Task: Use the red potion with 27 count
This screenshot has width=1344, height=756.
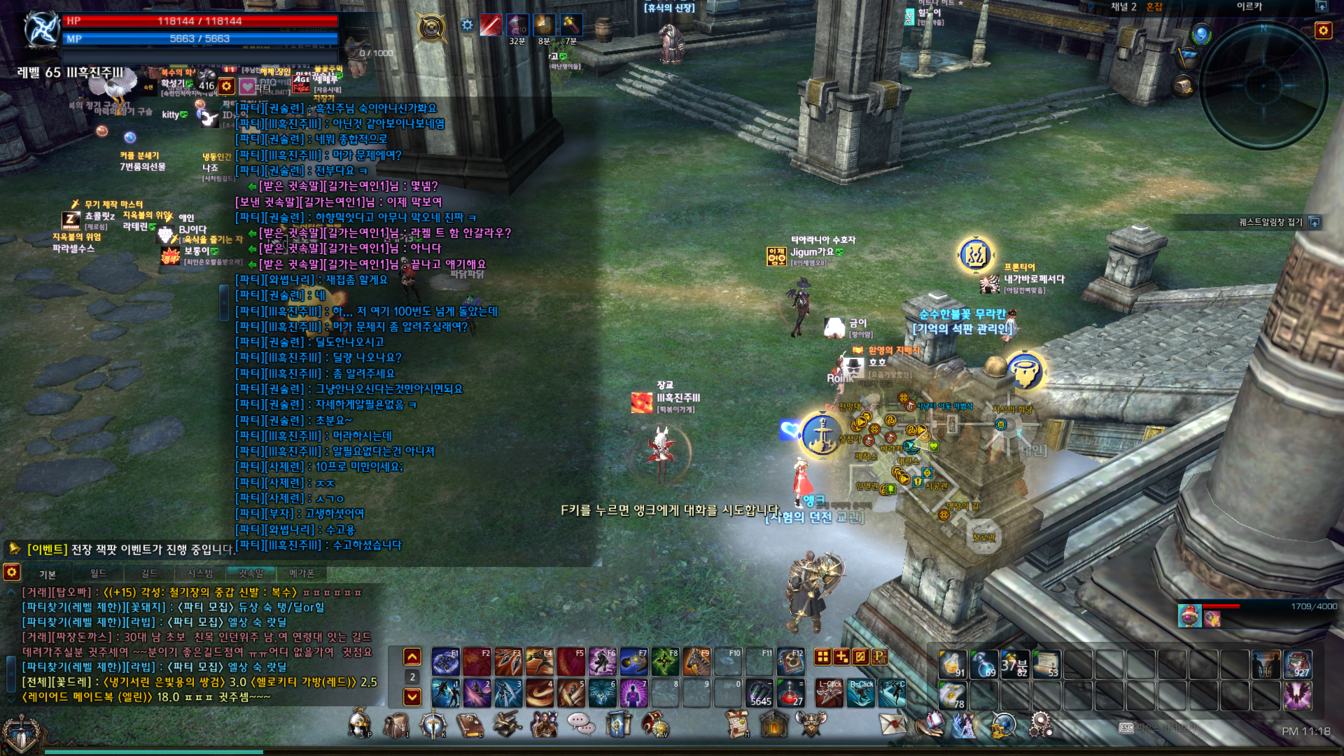Action: coord(790,692)
